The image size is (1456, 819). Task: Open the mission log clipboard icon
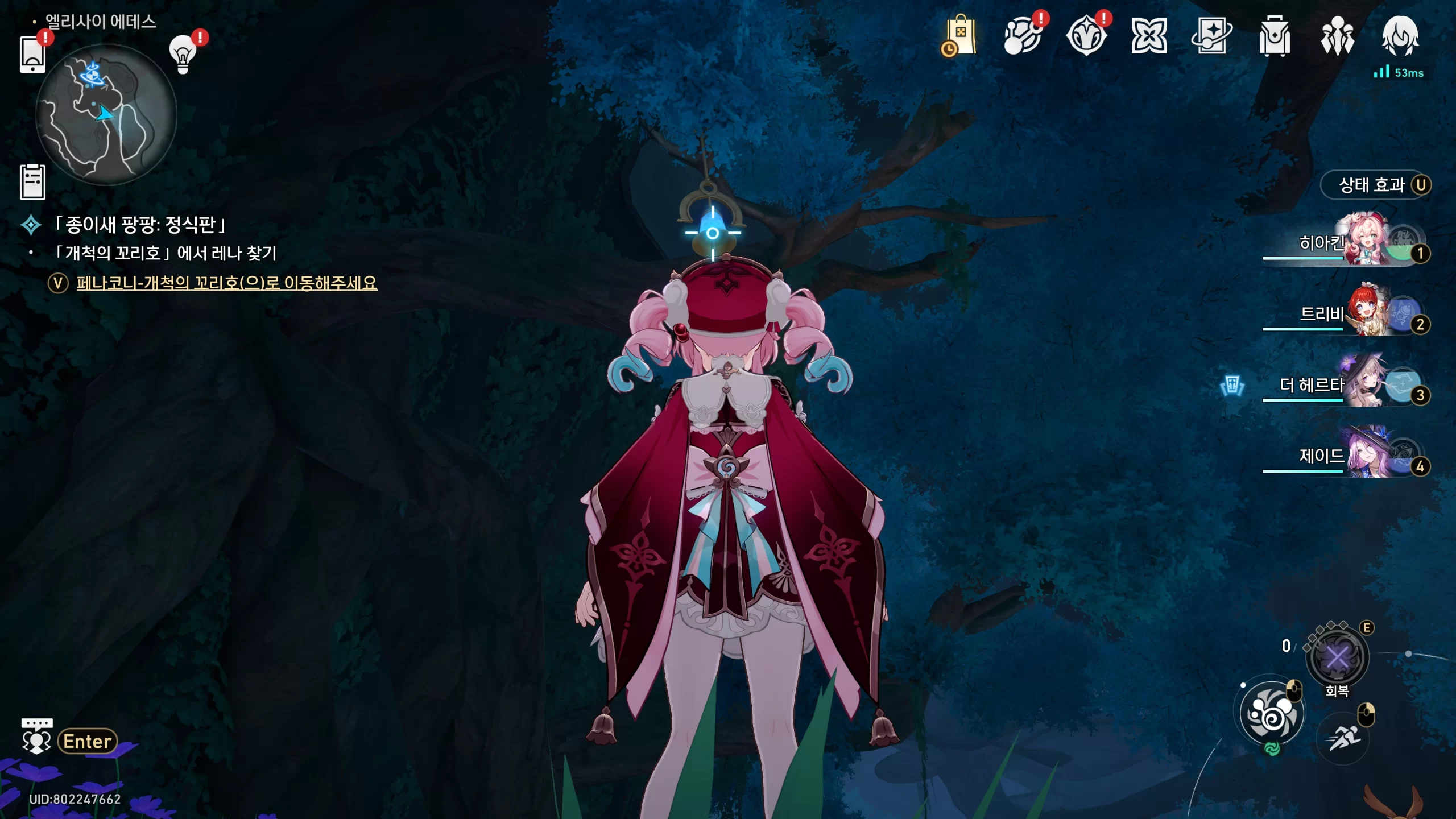[x=32, y=182]
